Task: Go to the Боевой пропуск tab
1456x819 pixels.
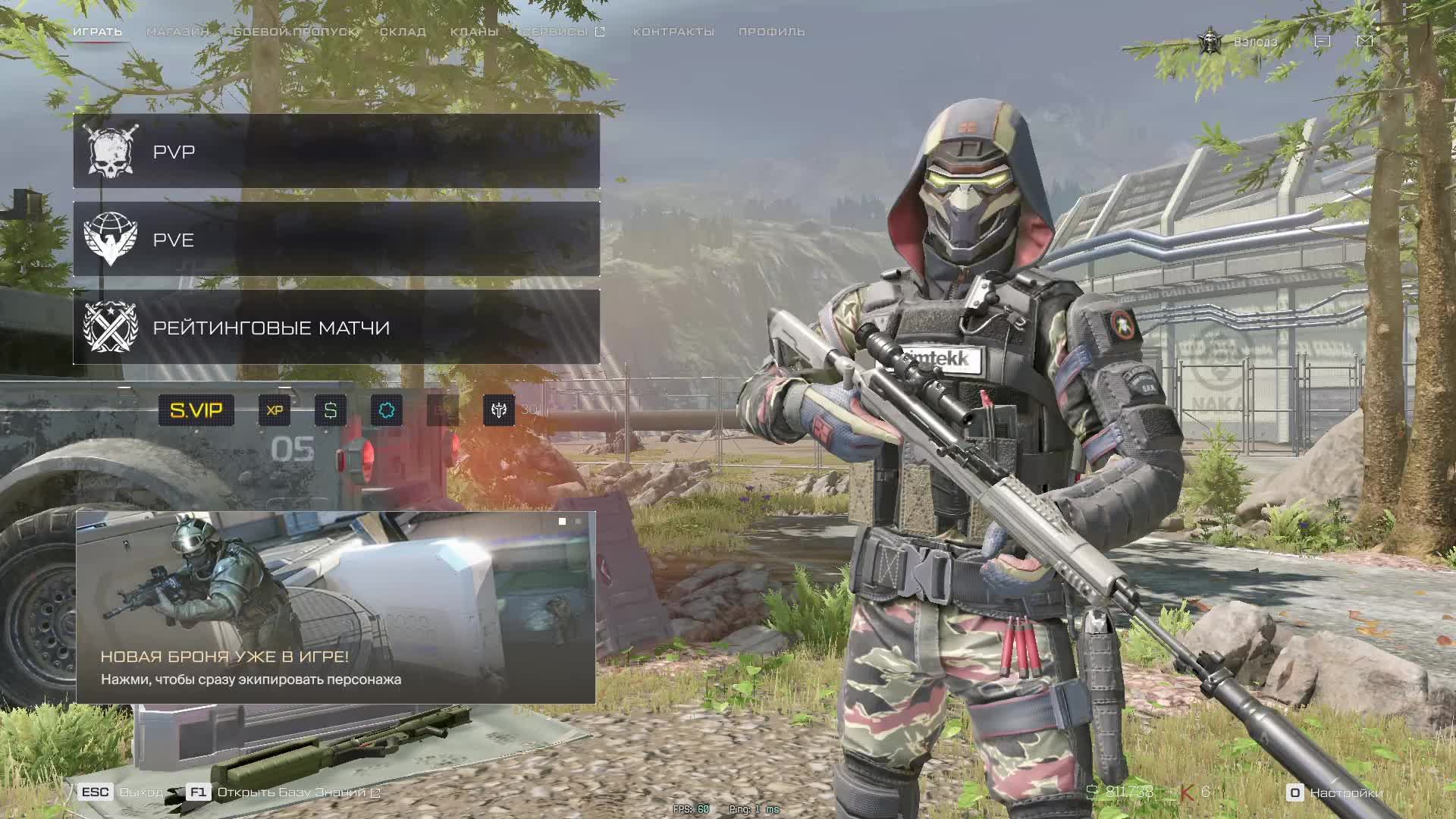Action: pyautogui.click(x=294, y=32)
